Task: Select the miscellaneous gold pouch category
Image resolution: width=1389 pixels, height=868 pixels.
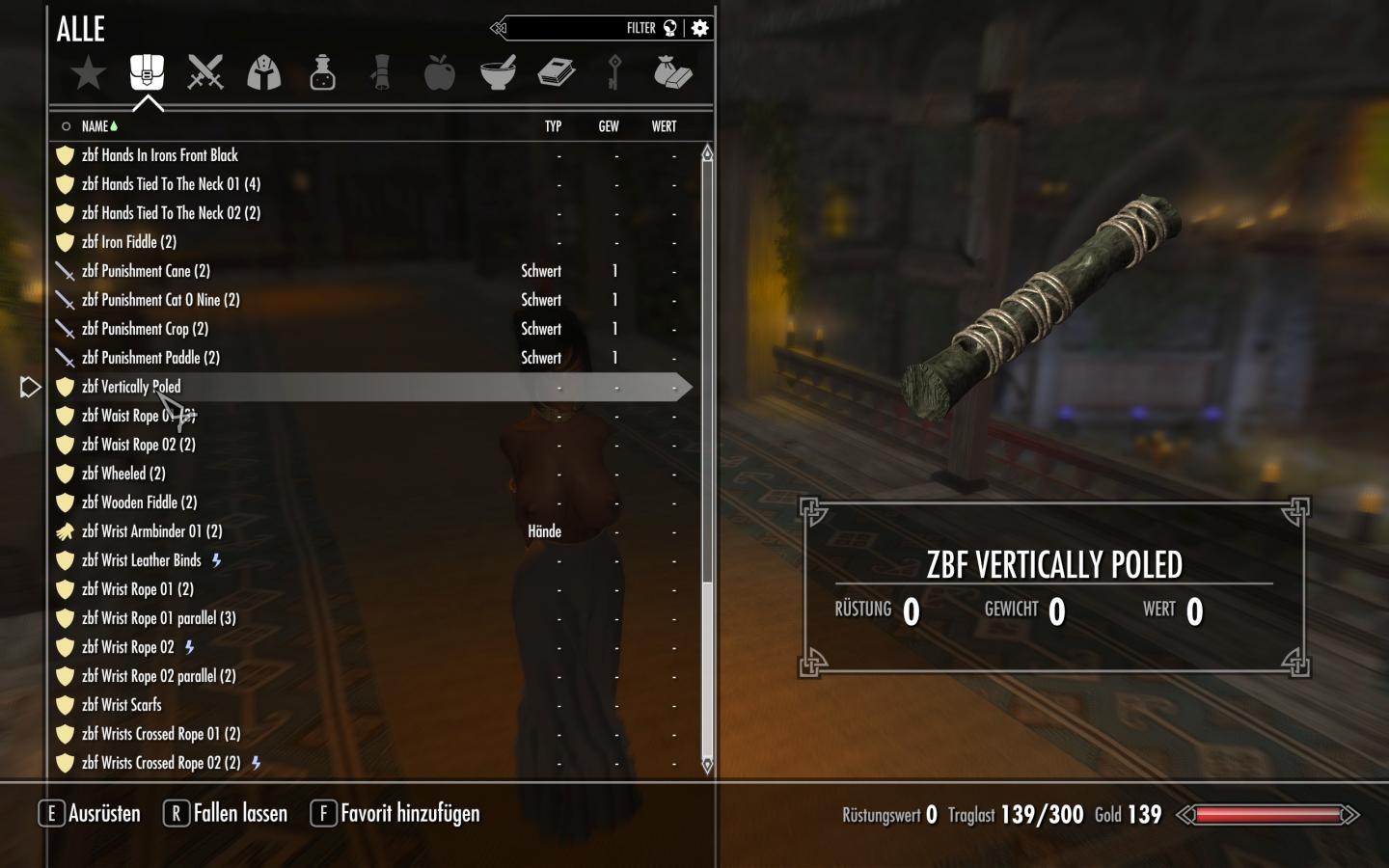Action: tap(674, 71)
